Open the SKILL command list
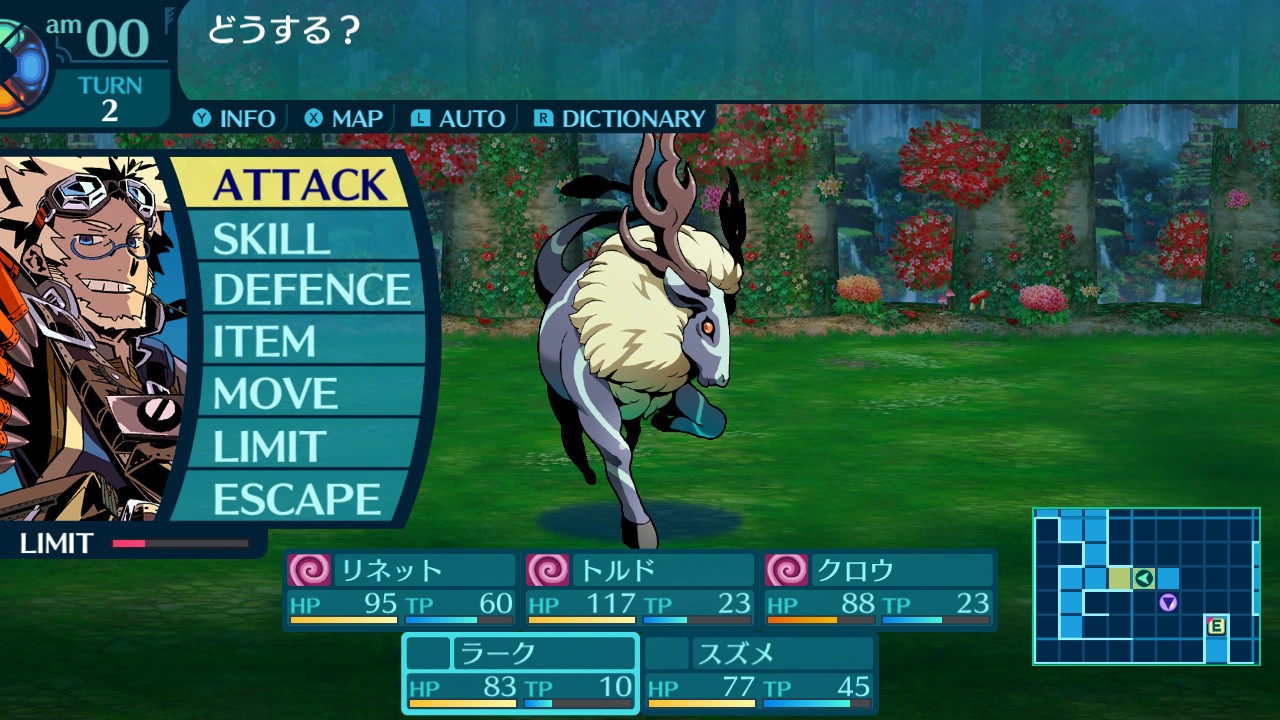1280x720 pixels. [298, 238]
